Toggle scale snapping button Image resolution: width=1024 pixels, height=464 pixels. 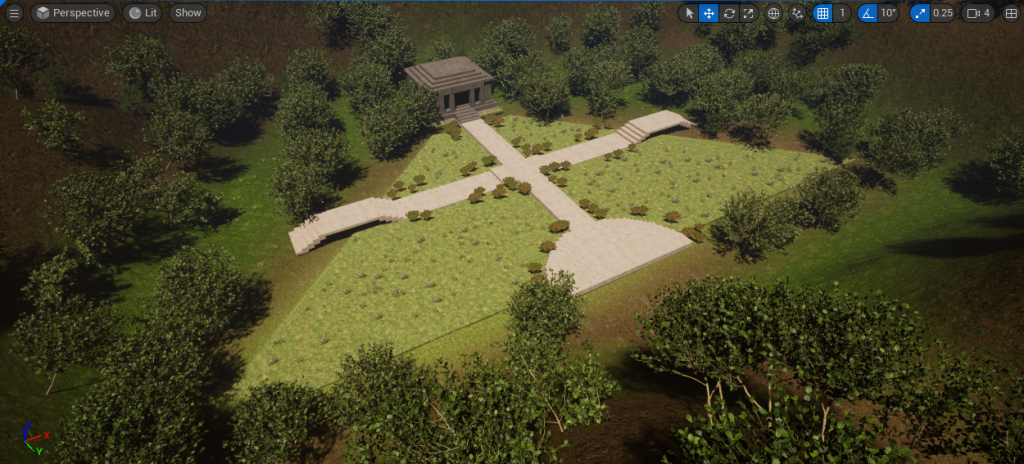coord(919,13)
